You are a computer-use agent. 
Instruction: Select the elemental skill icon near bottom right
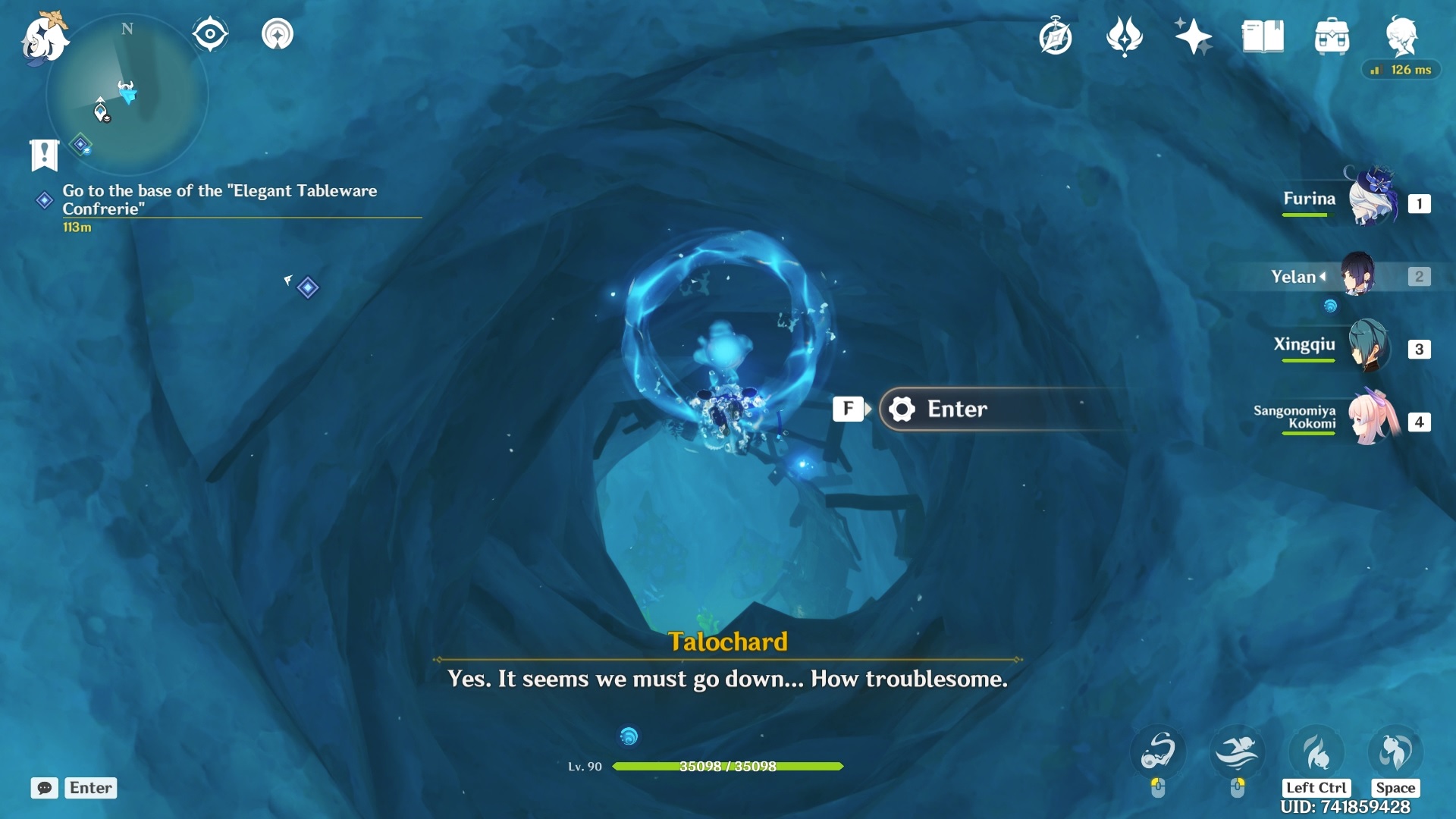pyautogui.click(x=1159, y=751)
